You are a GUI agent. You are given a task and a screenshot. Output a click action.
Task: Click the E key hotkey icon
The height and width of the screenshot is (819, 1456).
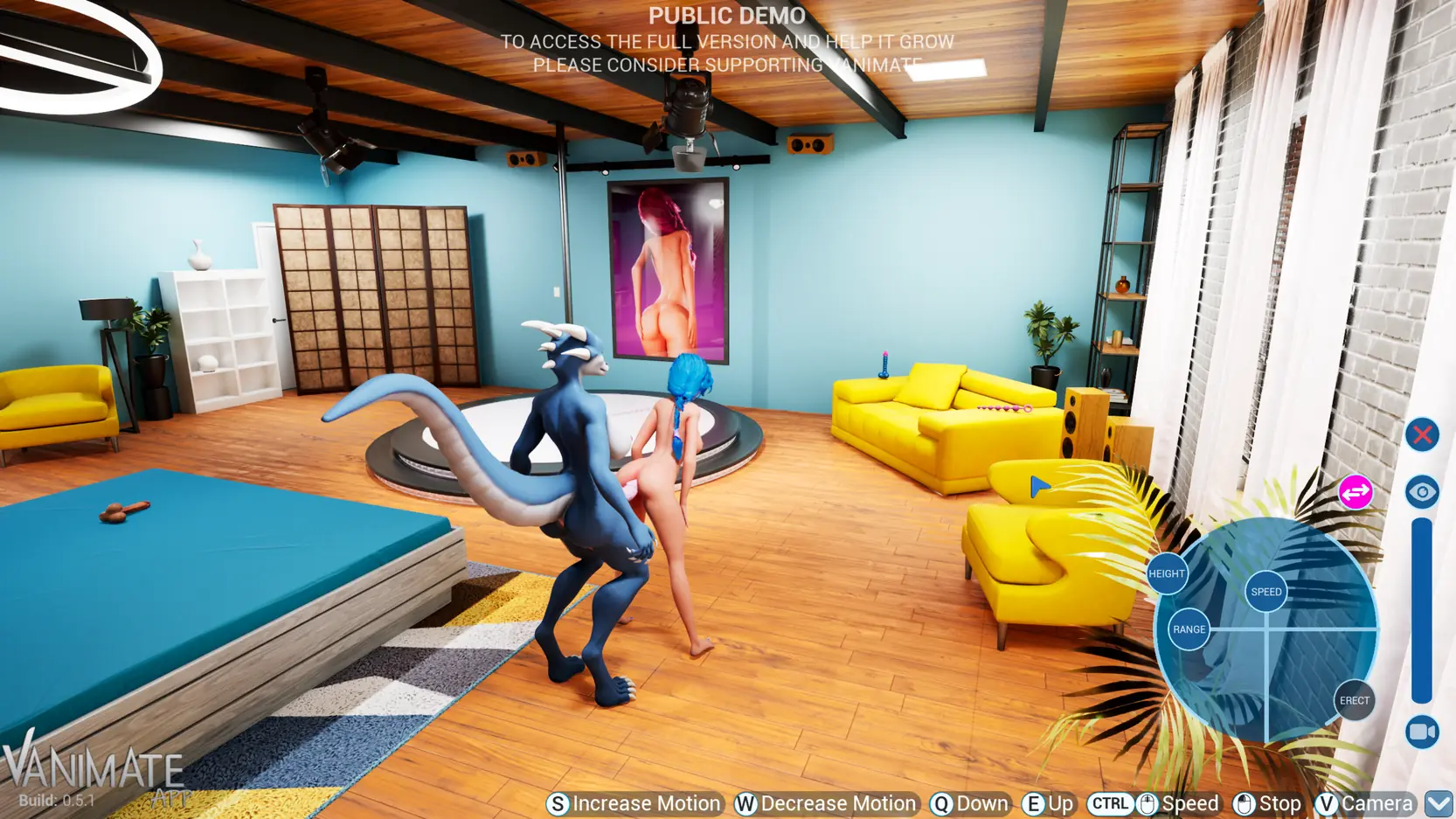tap(1033, 802)
